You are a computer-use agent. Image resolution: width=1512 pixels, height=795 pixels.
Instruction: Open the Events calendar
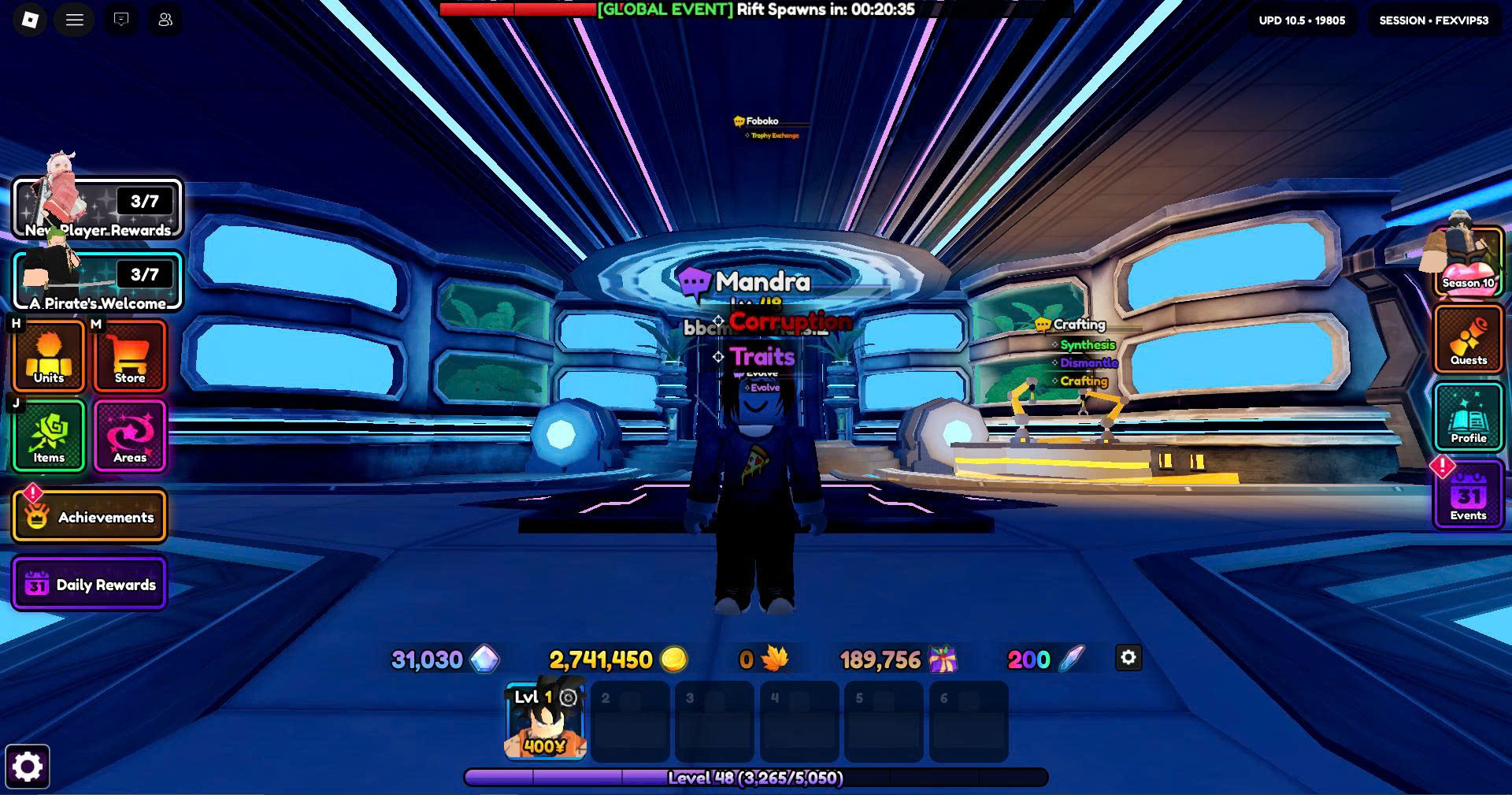pos(1468,496)
